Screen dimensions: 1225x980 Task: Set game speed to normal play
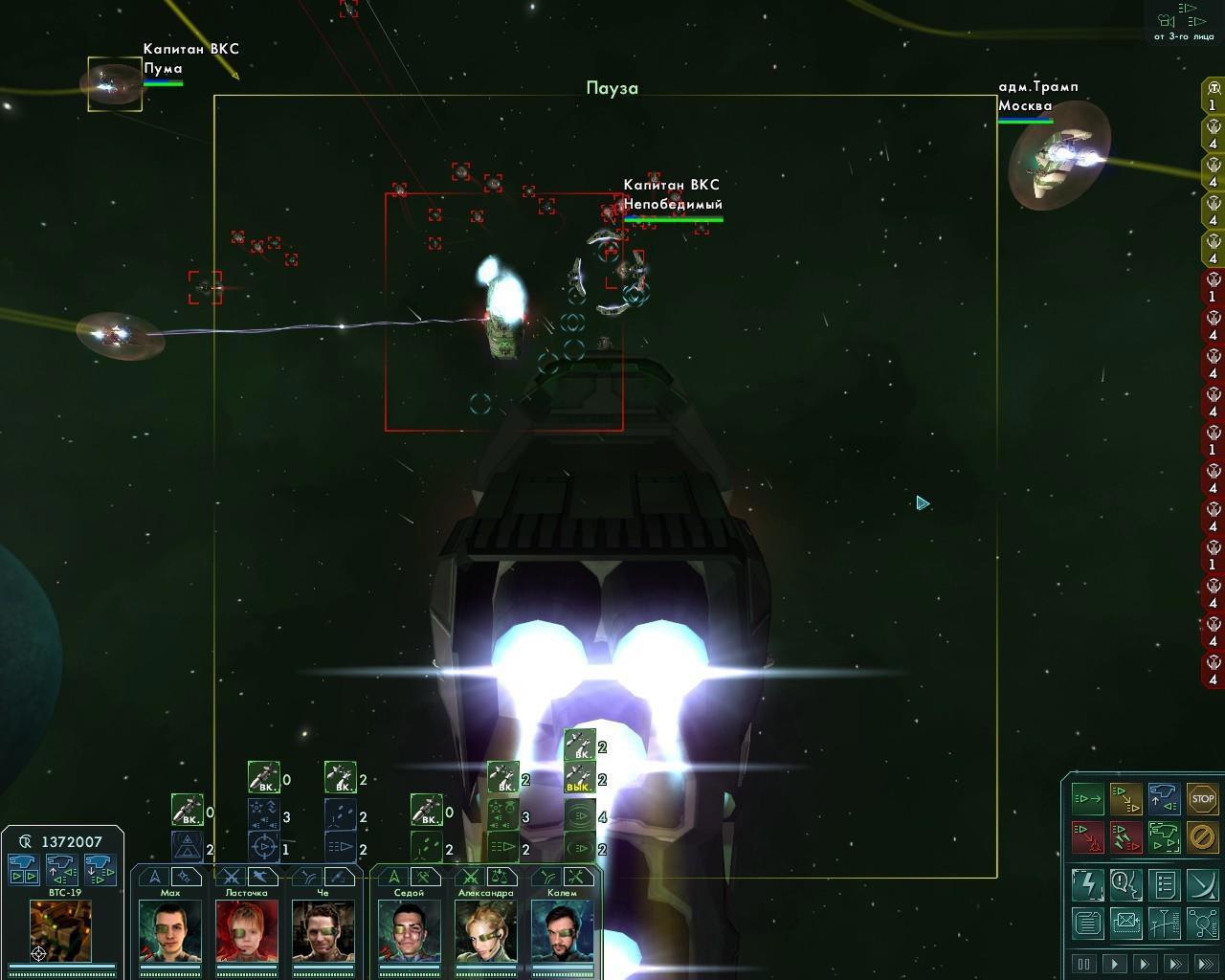(x=1115, y=964)
